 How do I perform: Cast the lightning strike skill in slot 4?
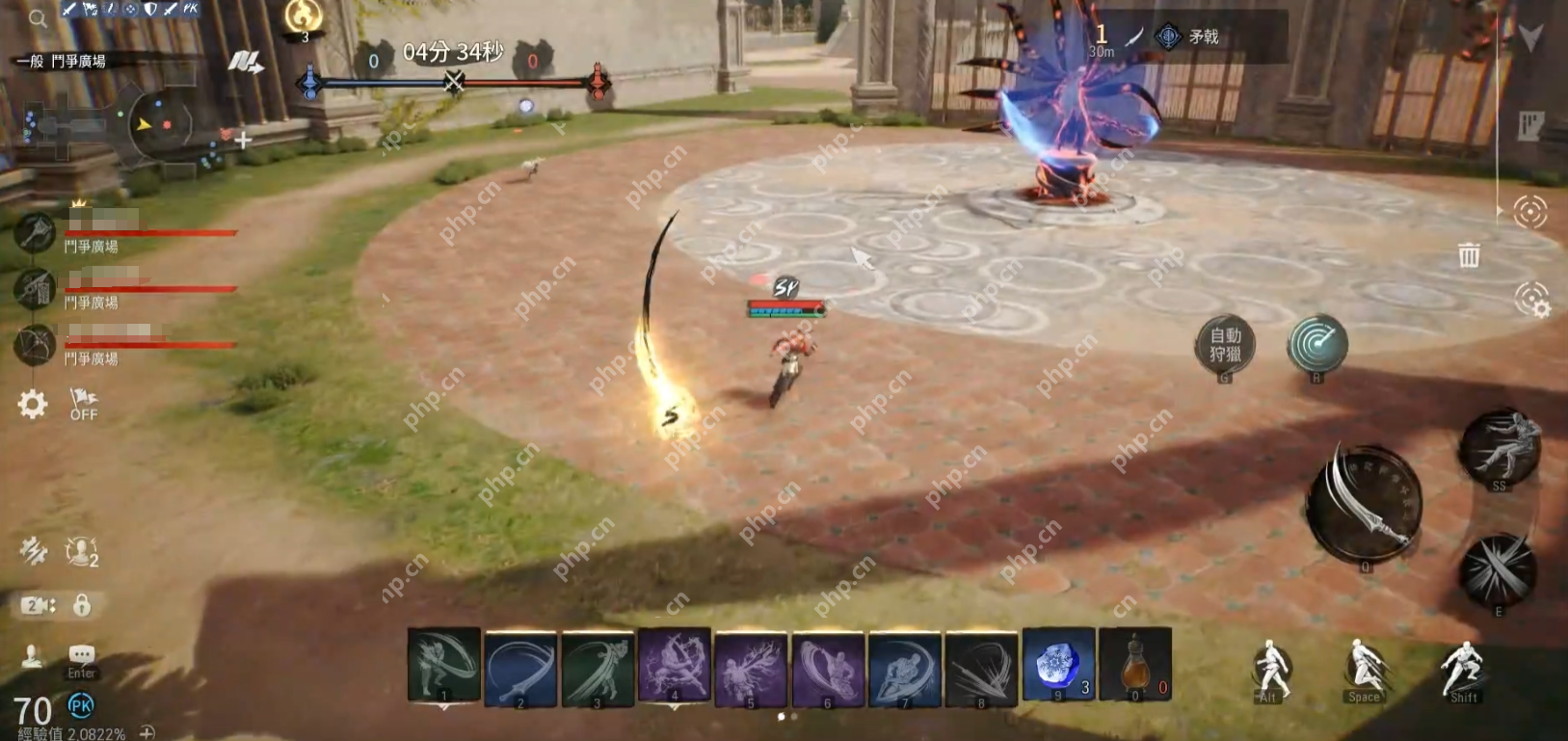[x=674, y=665]
